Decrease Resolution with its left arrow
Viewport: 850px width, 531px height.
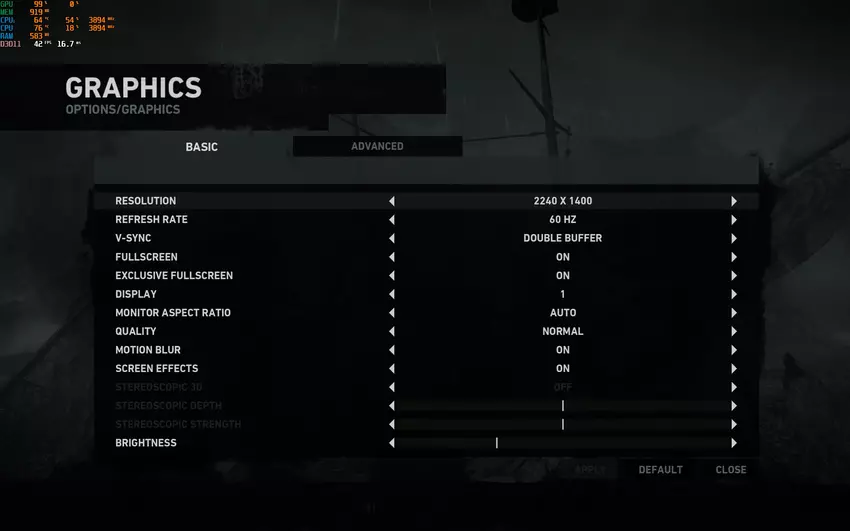click(x=392, y=201)
